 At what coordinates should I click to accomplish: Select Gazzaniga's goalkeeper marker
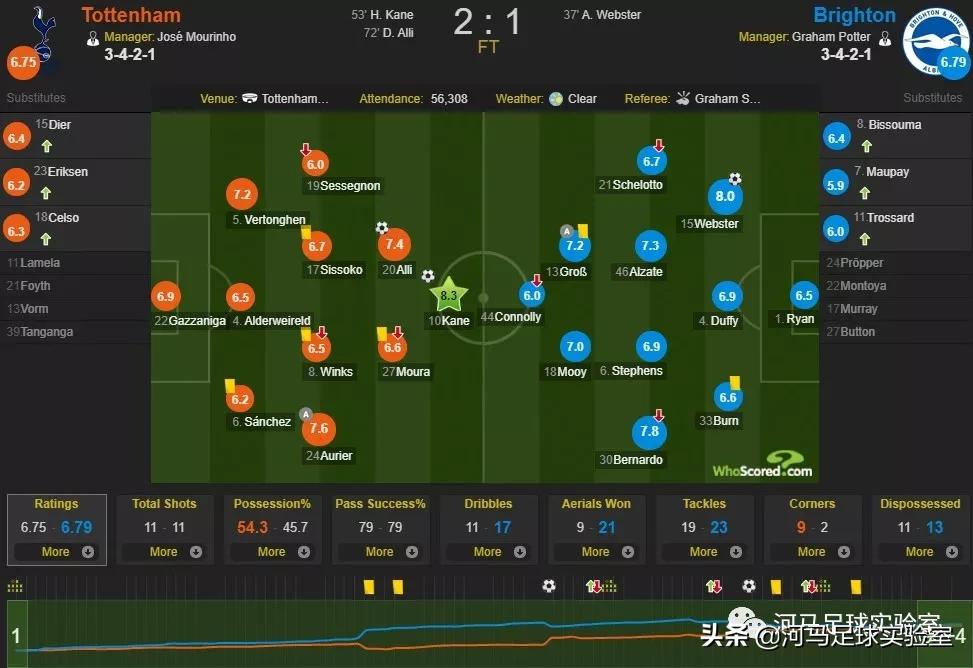tap(167, 296)
